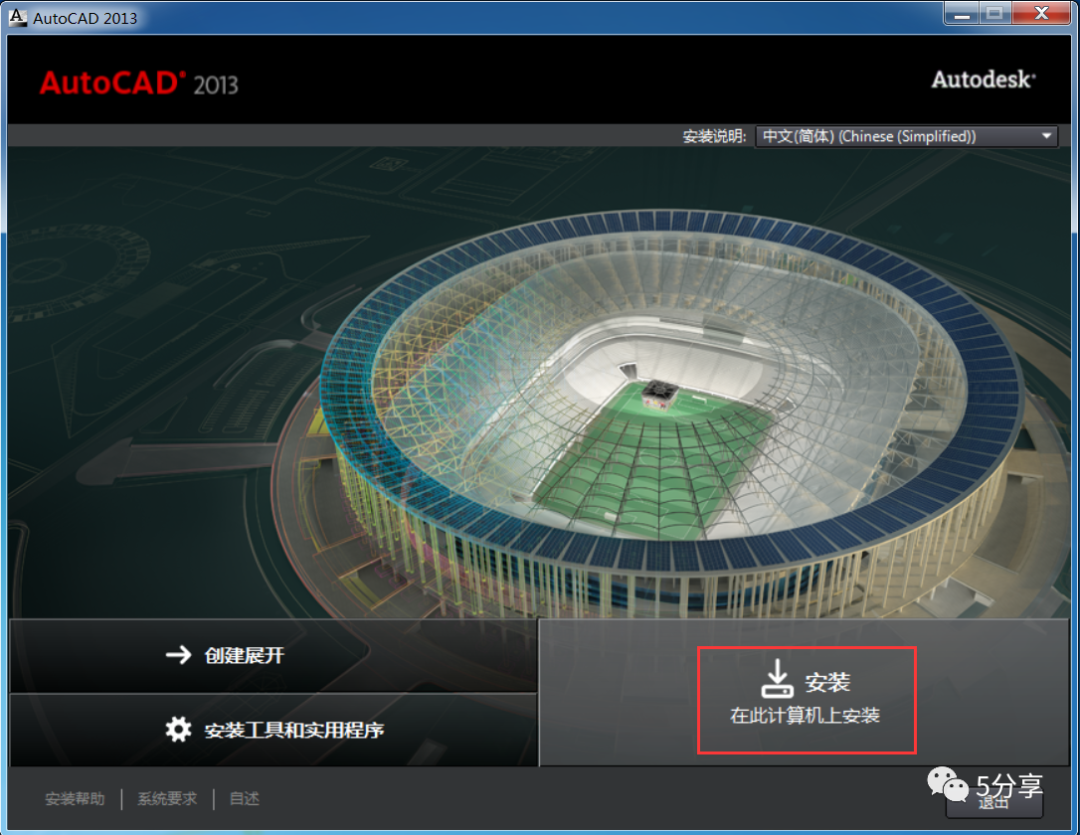Open 安装工具和实用程序 tools and utilities
This screenshot has width=1080, height=835.
pos(272,729)
